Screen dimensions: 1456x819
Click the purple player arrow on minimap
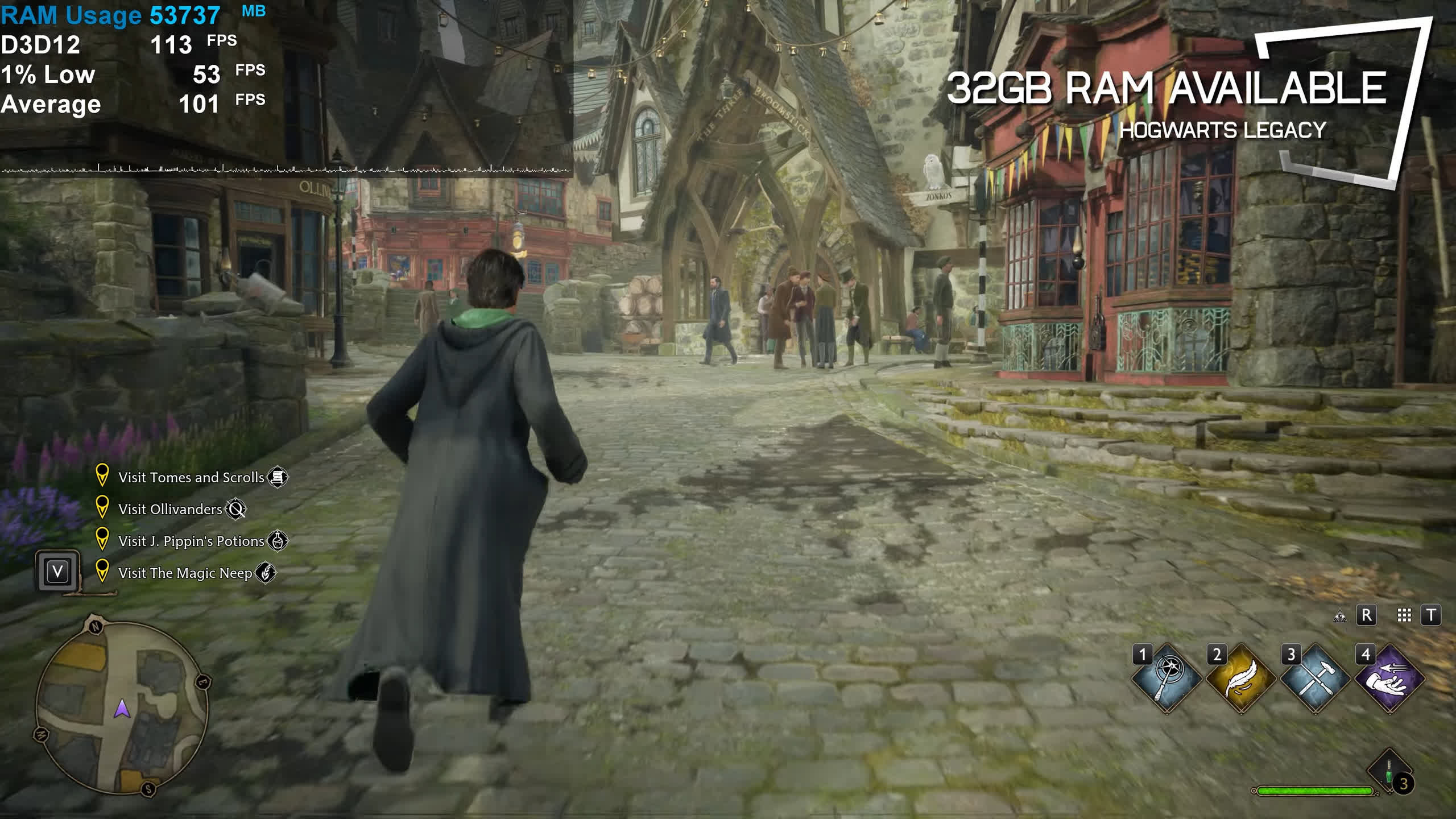pos(122,709)
